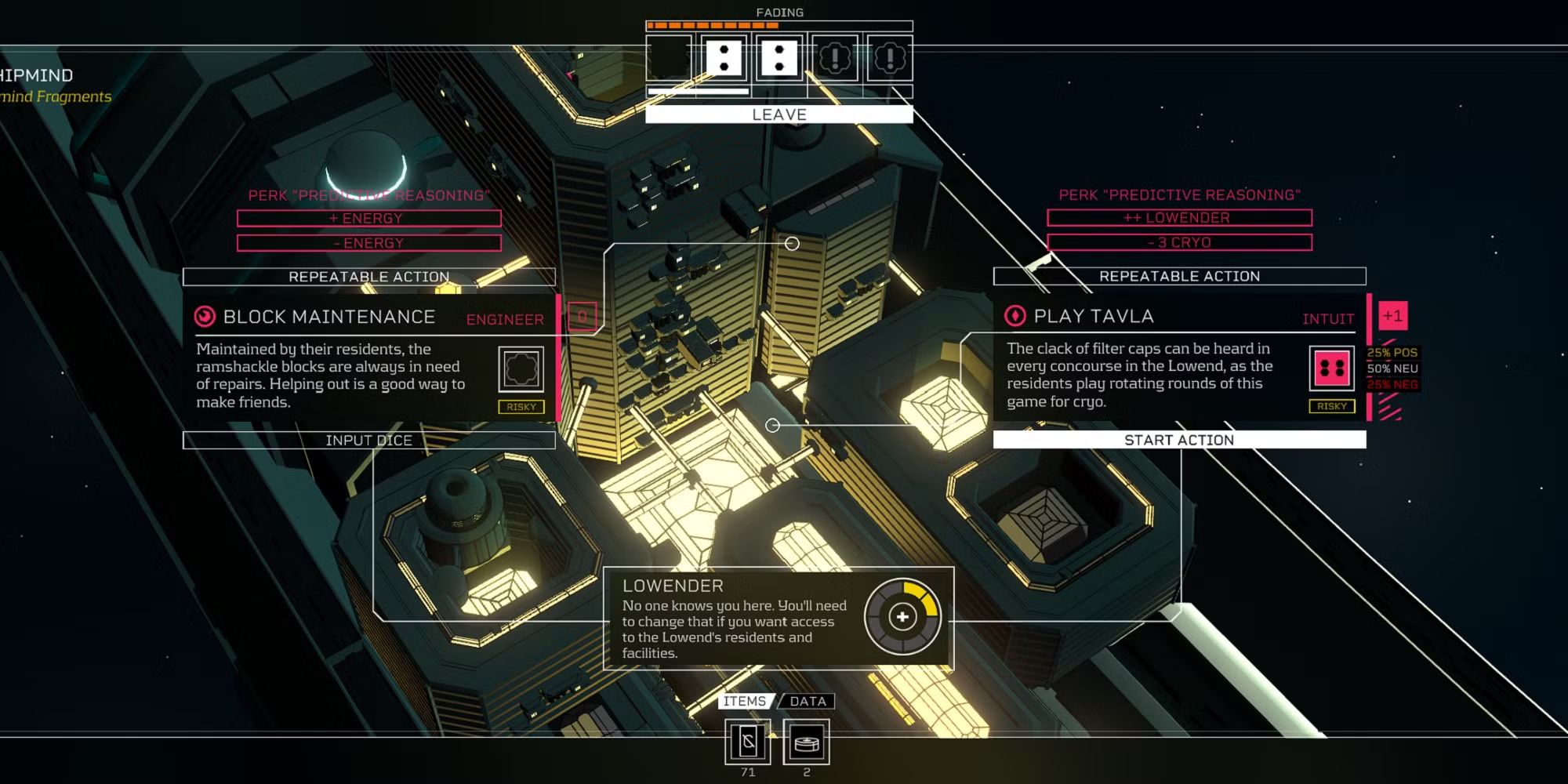1568x784 pixels.
Task: Select the Block Maintenance empty dice slot
Action: (521, 369)
